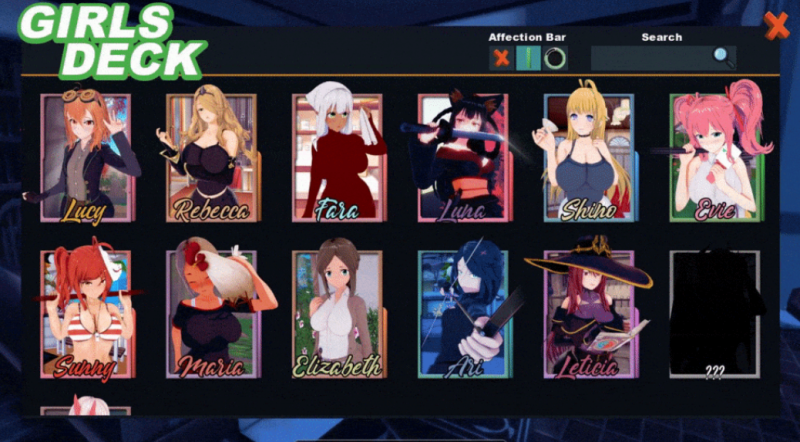Choose Elizabeth's card
Image resolution: width=800 pixels, height=442 pixels.
[x=337, y=314]
